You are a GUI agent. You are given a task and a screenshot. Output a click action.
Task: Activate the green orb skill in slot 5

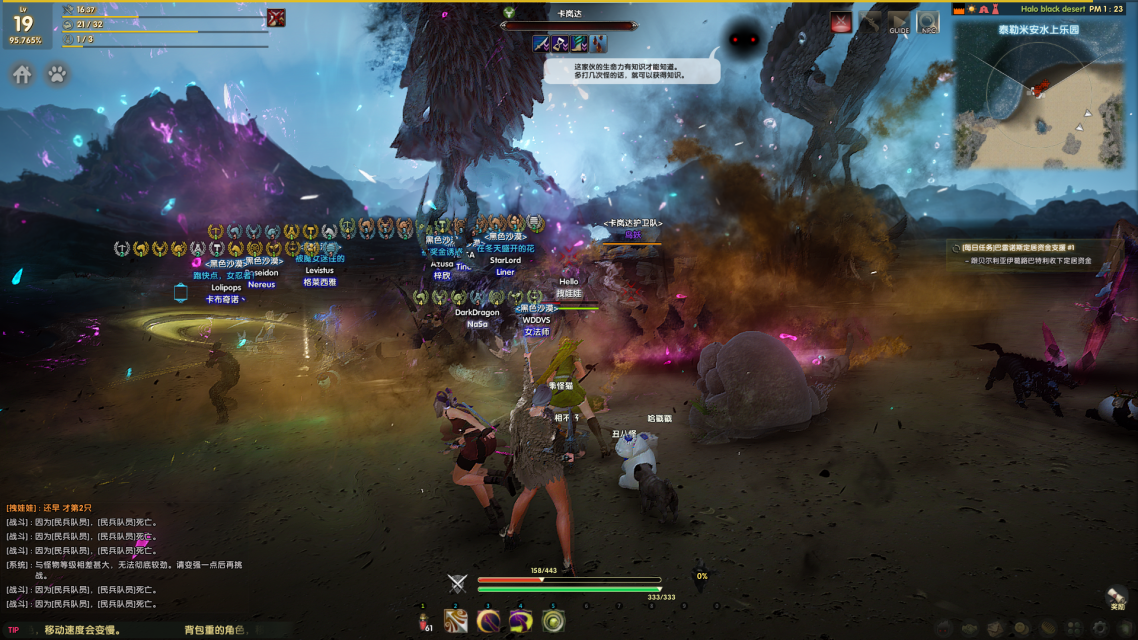click(552, 621)
